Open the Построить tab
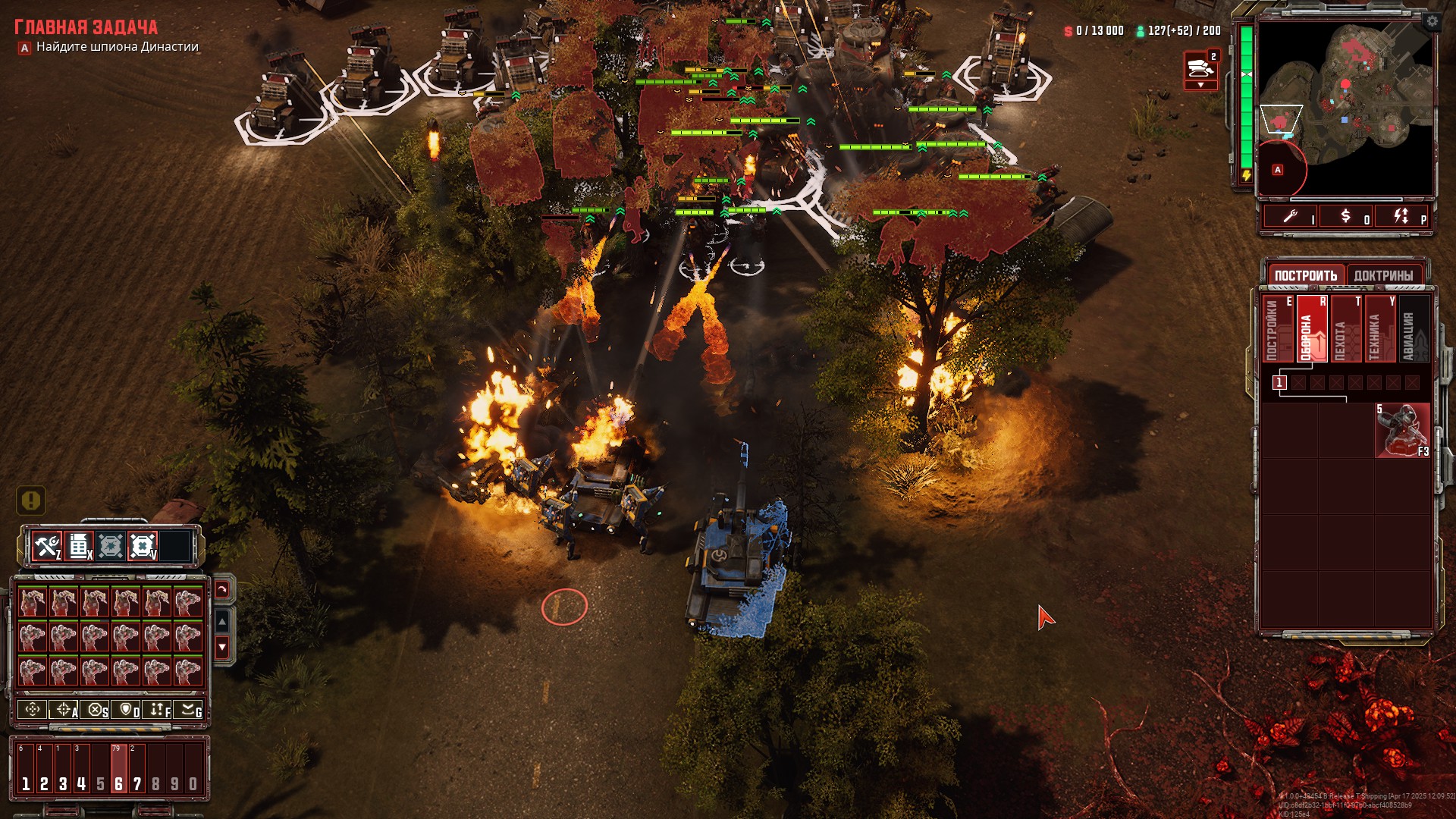 click(1305, 275)
